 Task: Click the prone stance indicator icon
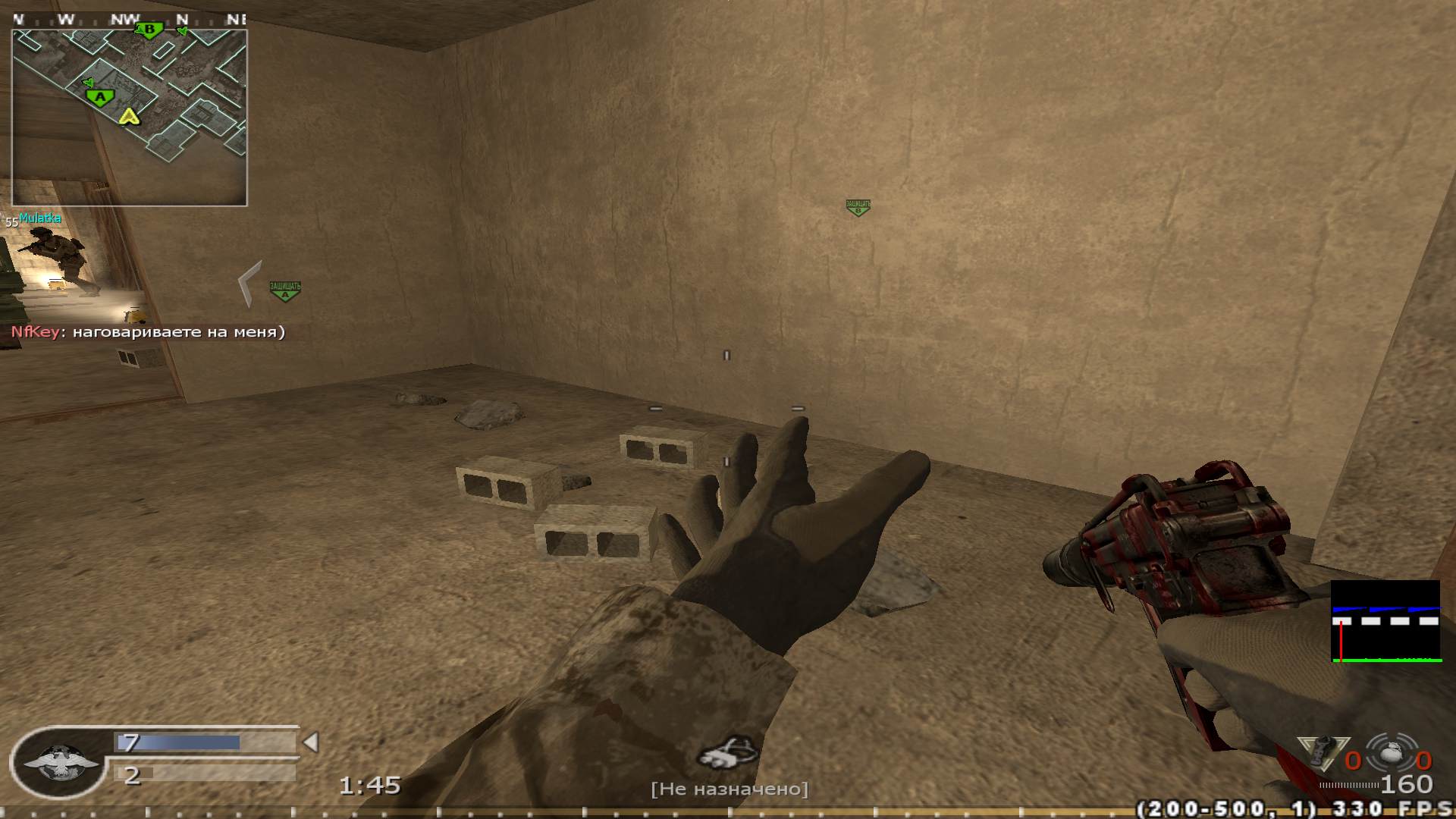729,752
